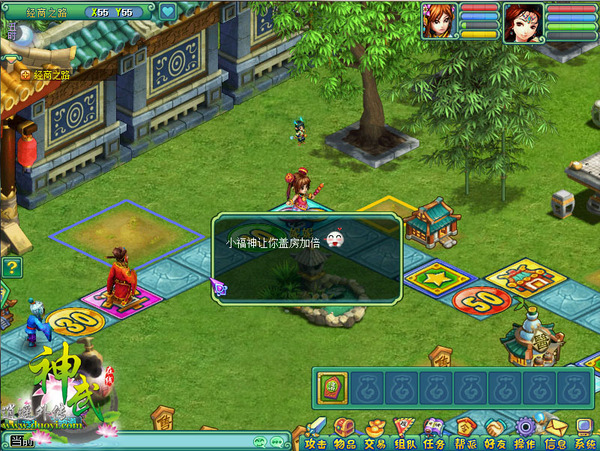Open the 操作 (Actions) gear button

tap(525, 430)
